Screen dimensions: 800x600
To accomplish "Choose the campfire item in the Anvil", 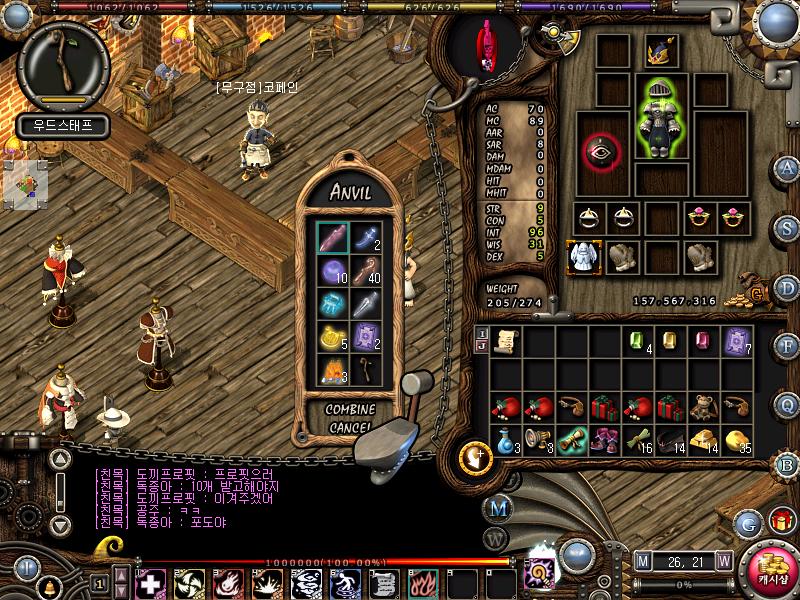I will point(332,370).
